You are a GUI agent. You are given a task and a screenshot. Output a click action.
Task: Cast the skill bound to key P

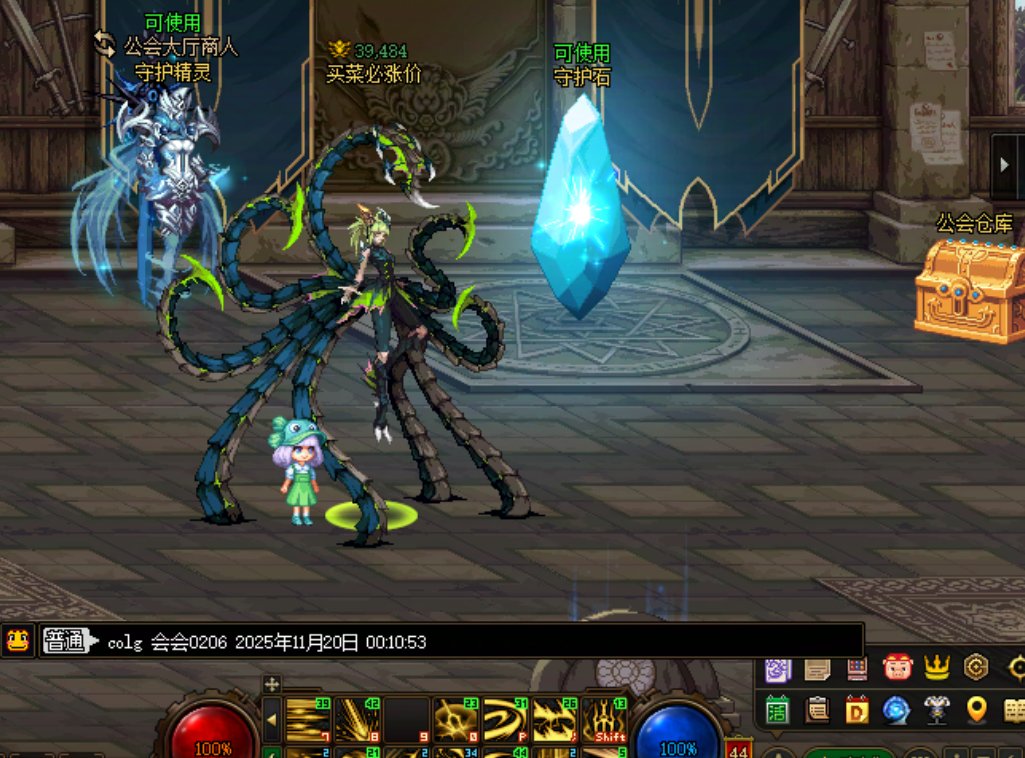click(x=505, y=718)
